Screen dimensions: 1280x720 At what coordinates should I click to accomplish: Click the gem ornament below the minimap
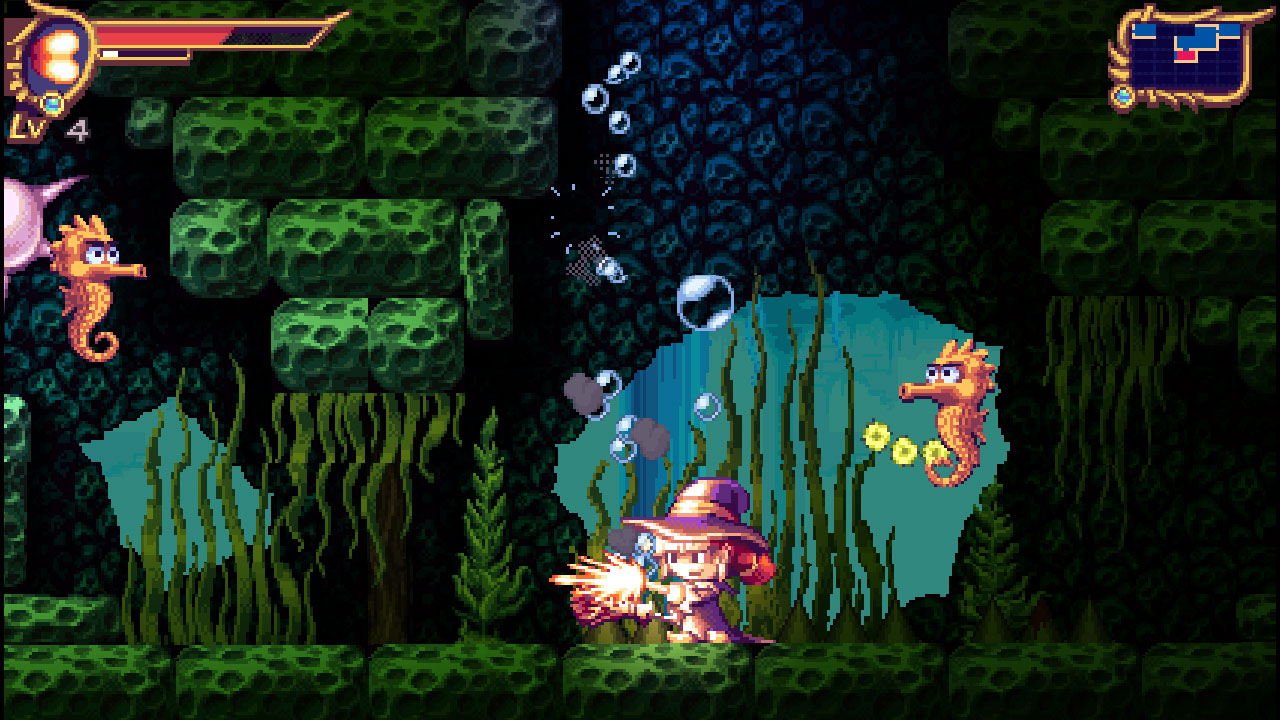[x=1124, y=95]
